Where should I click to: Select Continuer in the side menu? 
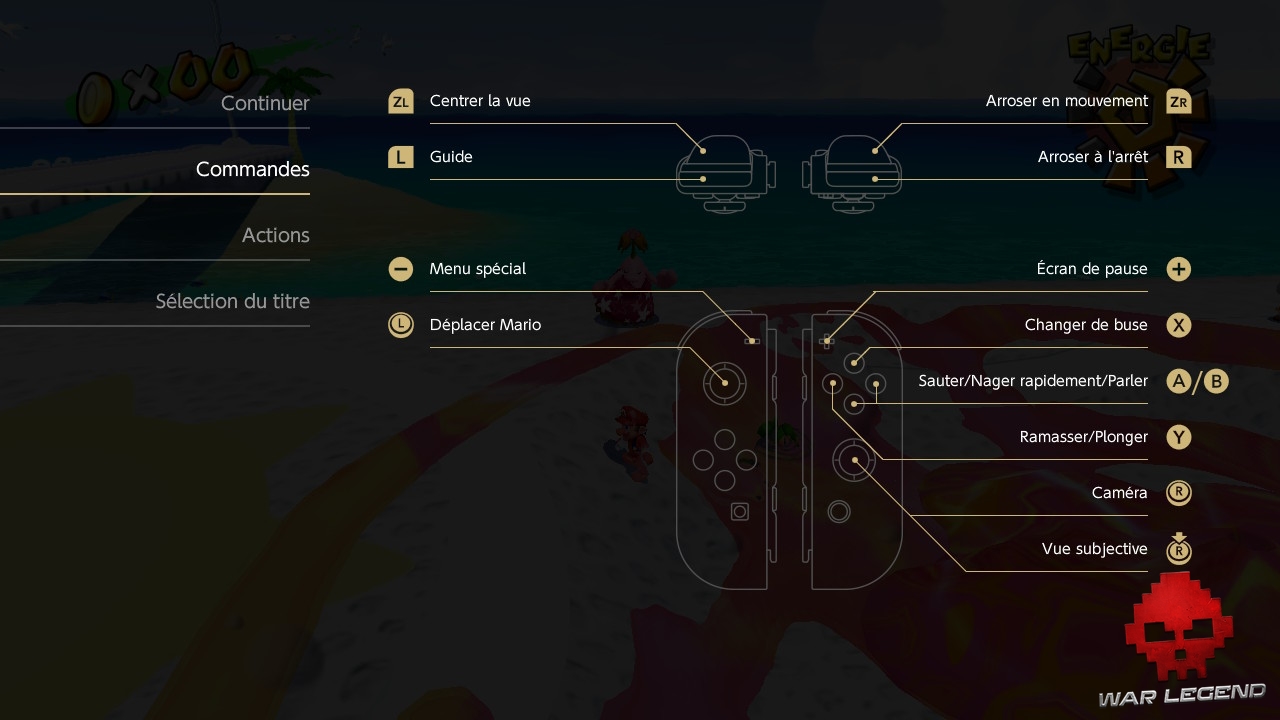[x=265, y=103]
